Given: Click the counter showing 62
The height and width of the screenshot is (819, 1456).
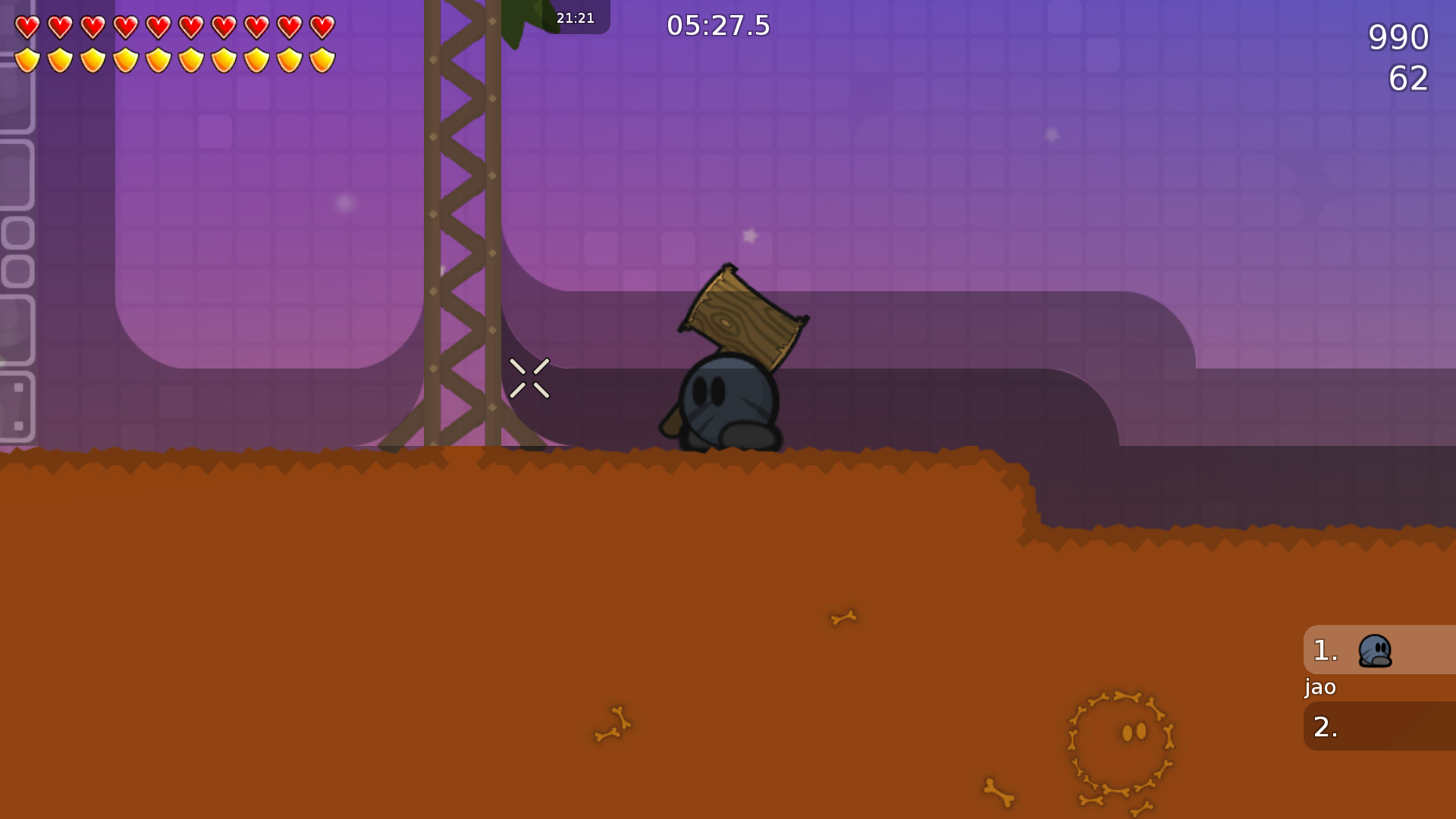Looking at the screenshot, I should (x=1410, y=79).
